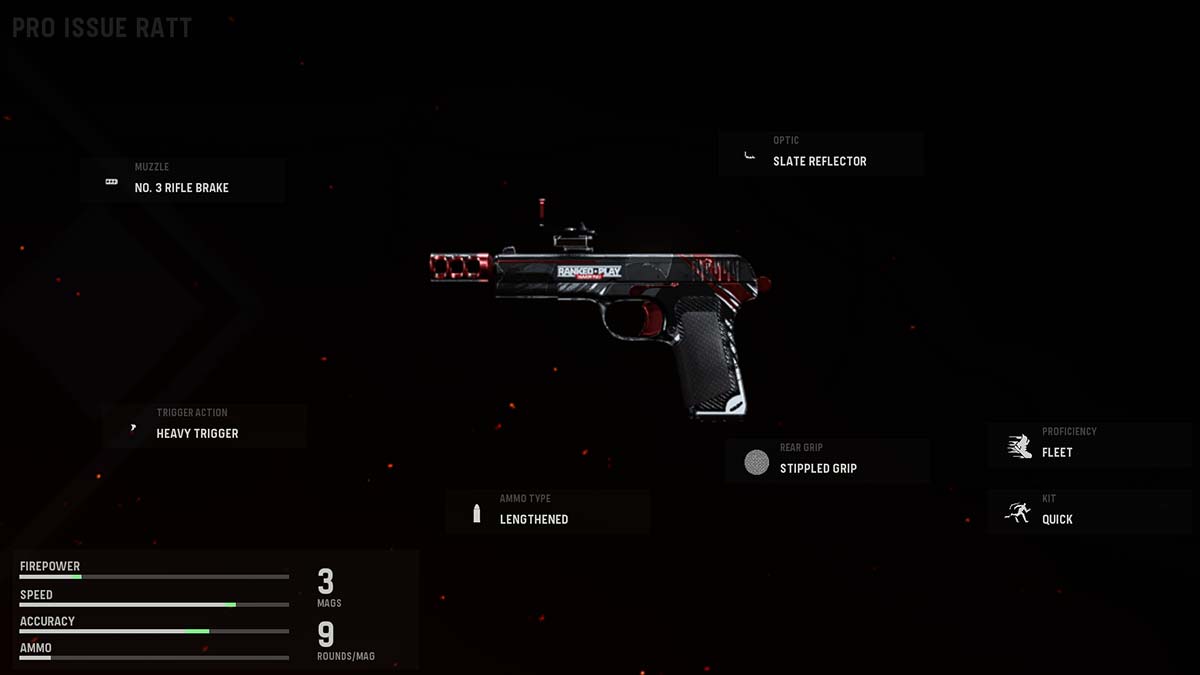This screenshot has width=1200, height=675.
Task: Select the Stippled Grip rear grip slot
Action: pos(827,461)
